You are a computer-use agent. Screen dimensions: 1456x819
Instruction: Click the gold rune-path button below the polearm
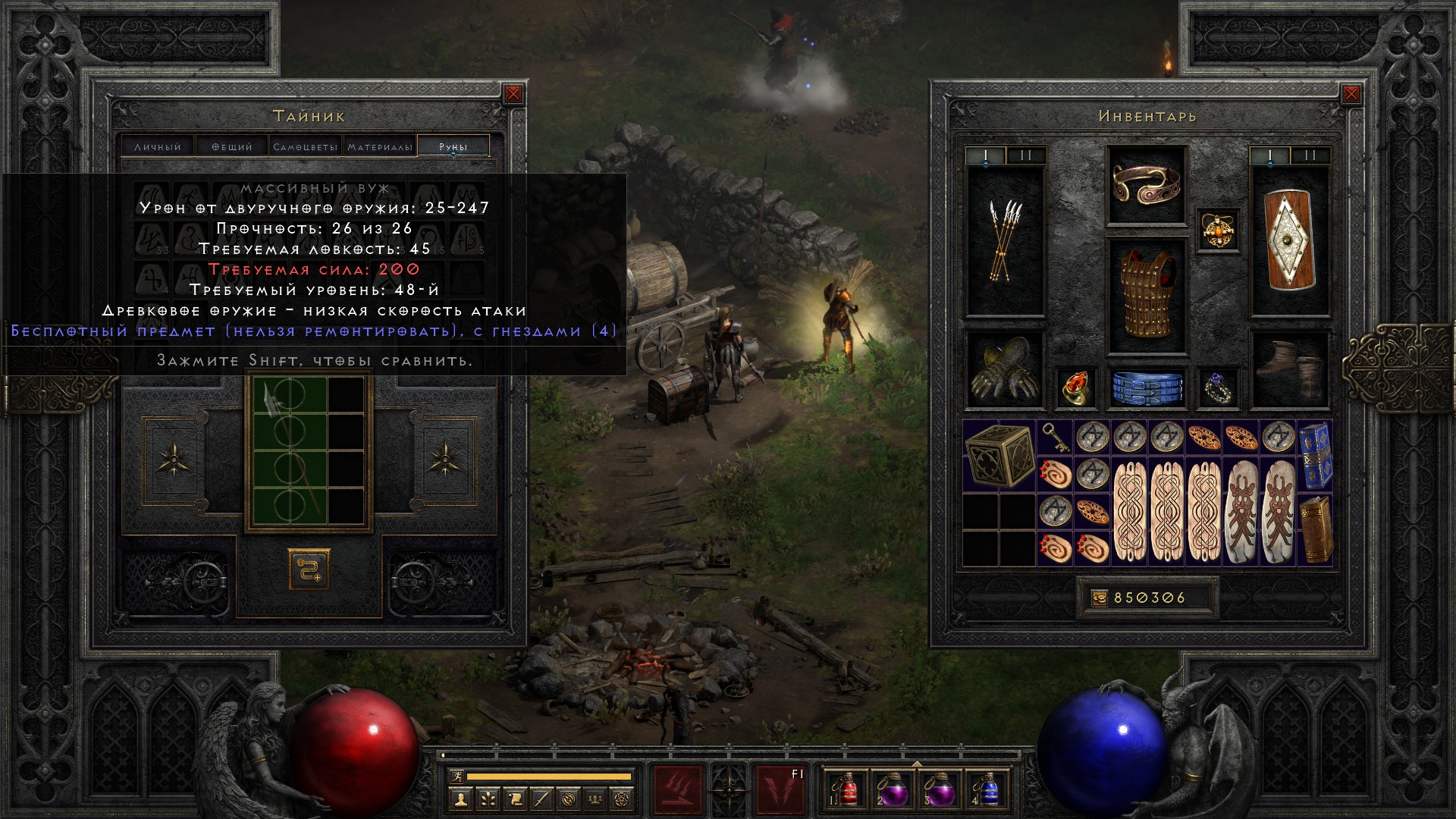click(x=309, y=569)
